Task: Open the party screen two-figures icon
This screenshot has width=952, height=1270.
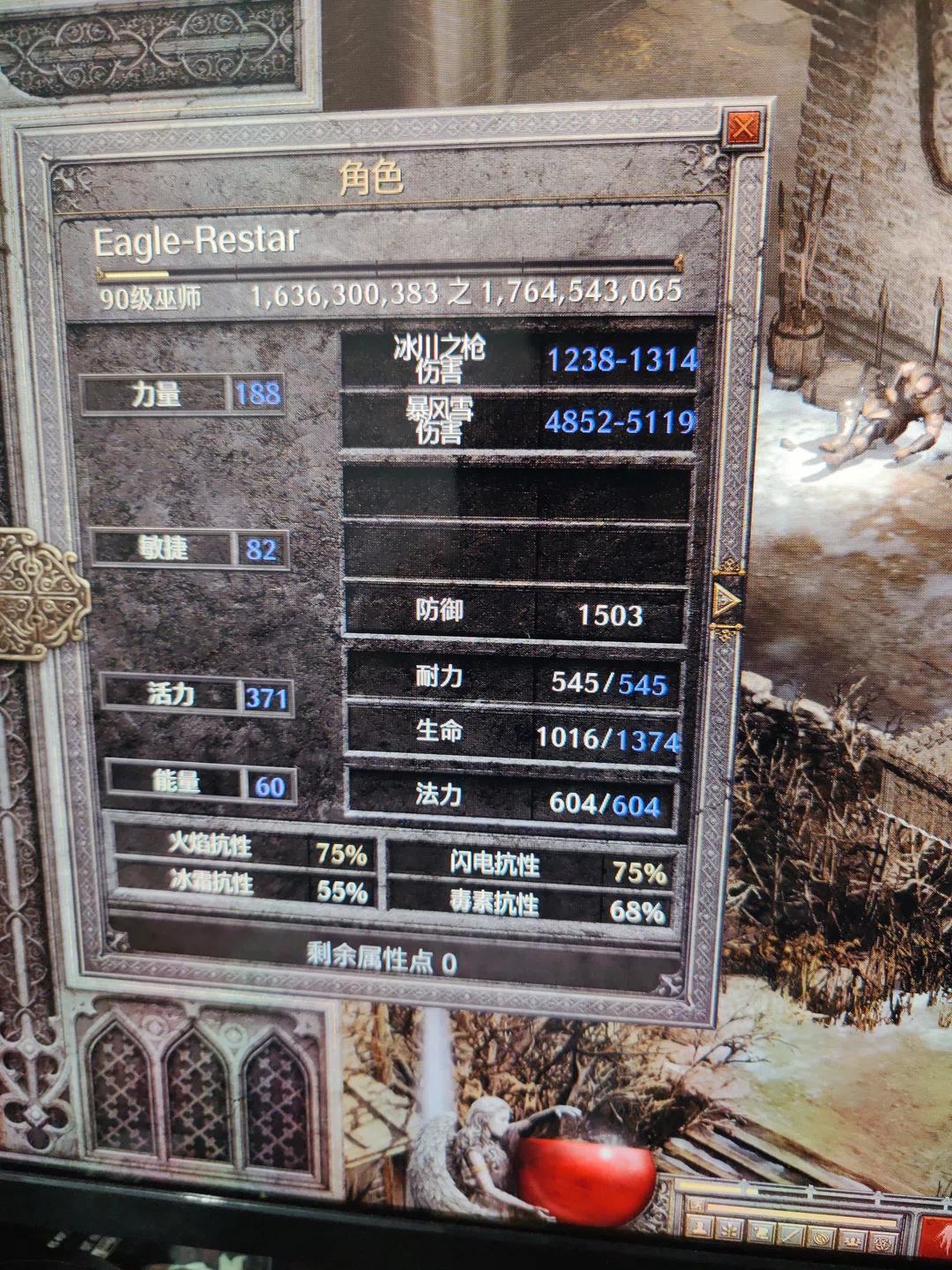Action: (852, 1240)
